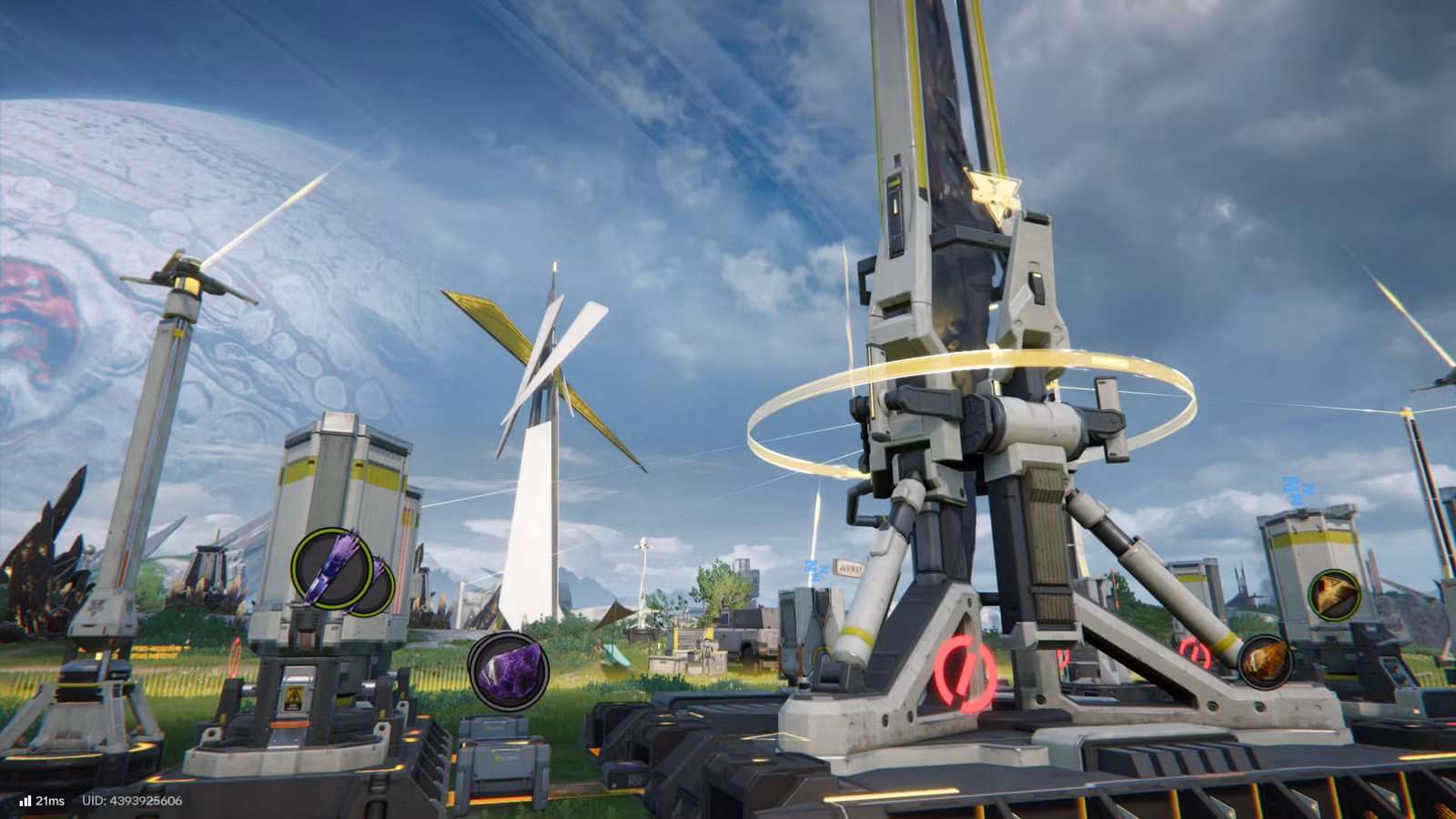Toggle the sleeping Zz indicator near the signpost
The width and height of the screenshot is (1456, 819).
point(816,571)
